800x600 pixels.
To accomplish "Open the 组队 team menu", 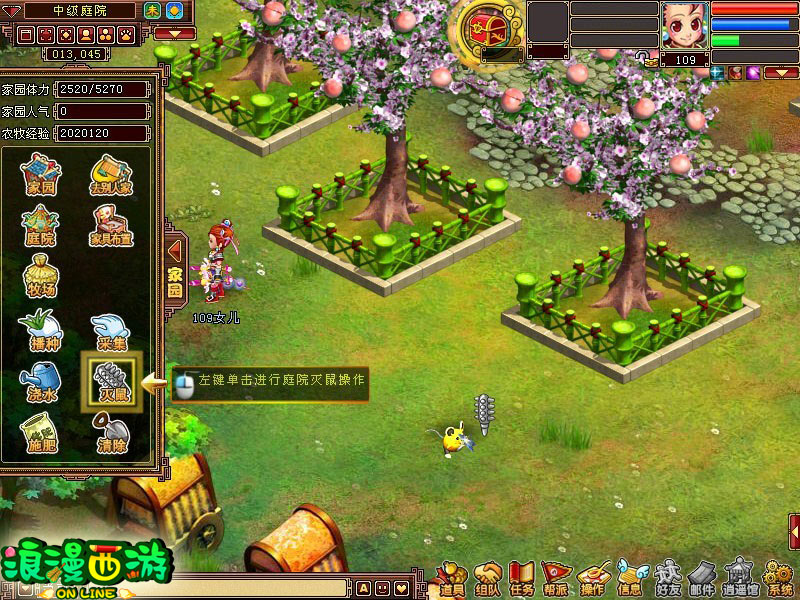I will pyautogui.click(x=488, y=577).
